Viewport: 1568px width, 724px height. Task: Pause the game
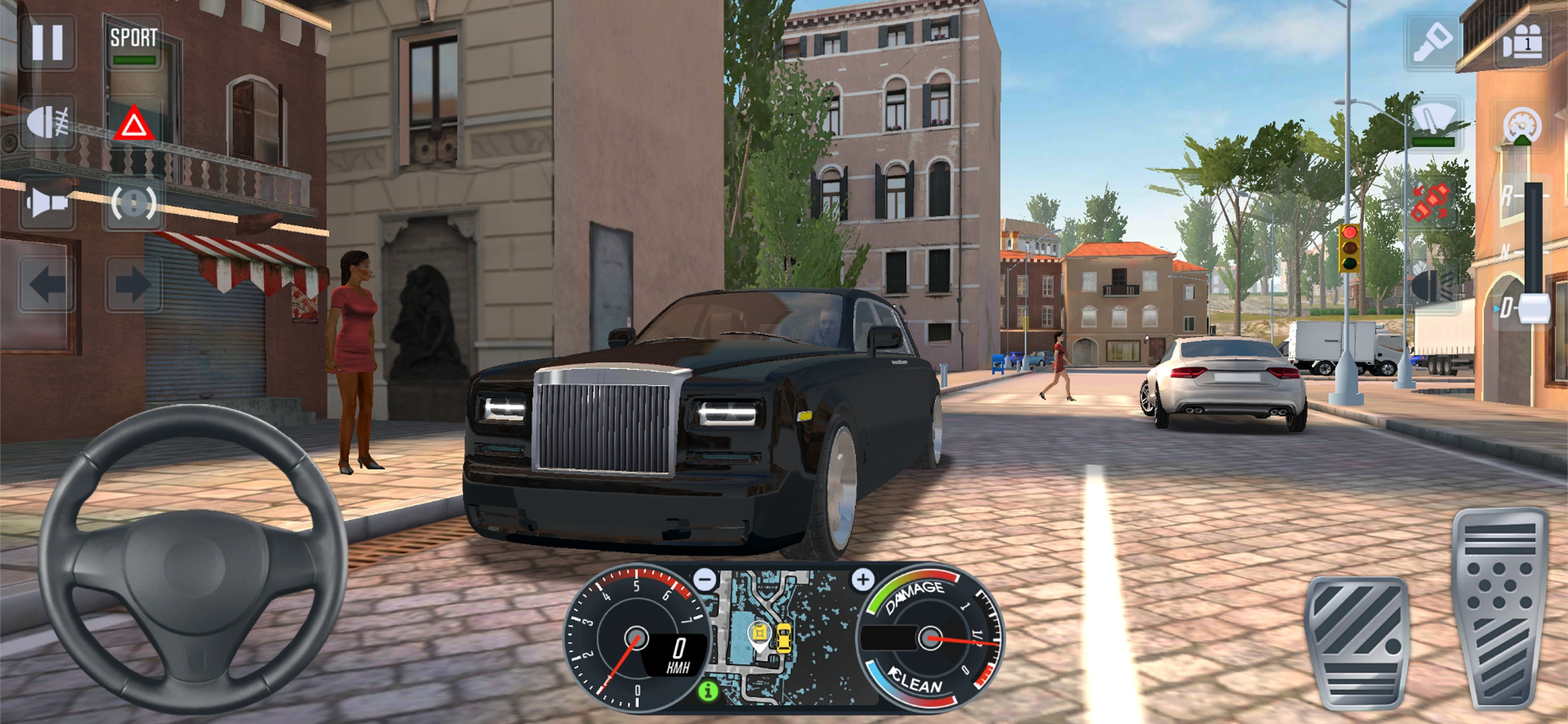click(47, 43)
